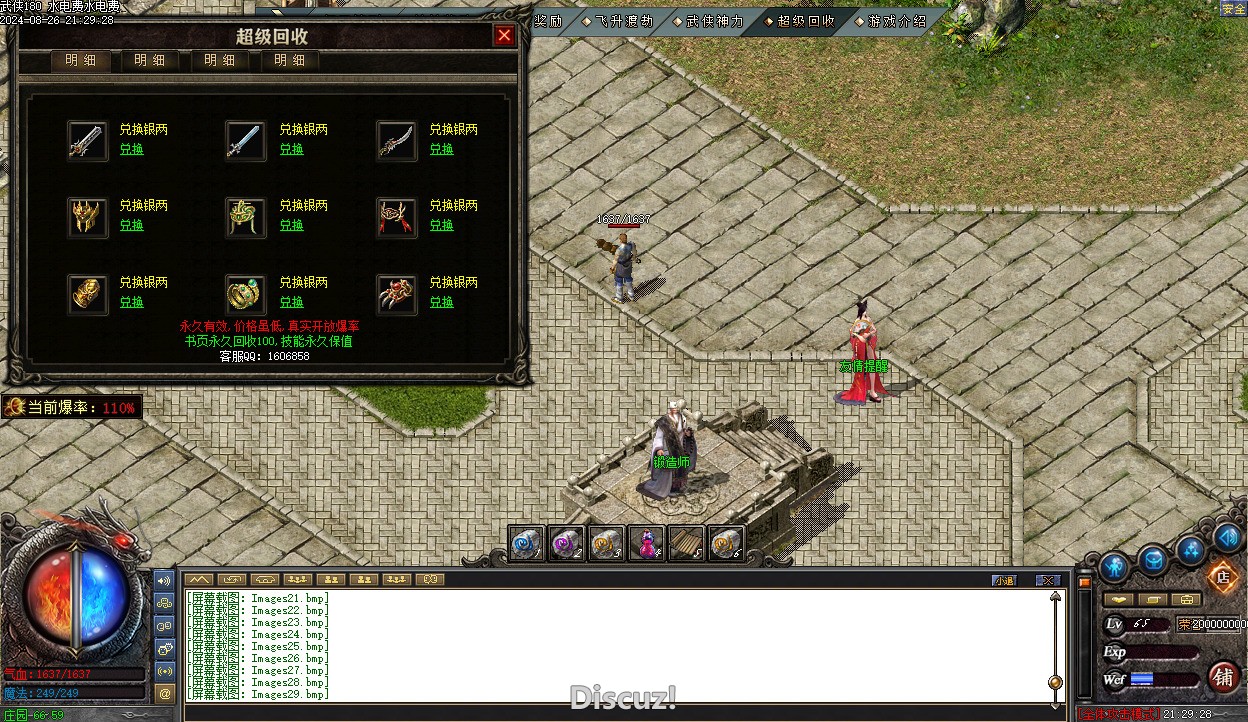This screenshot has width=1248, height=722.
Task: Open the orange 店 shop button
Action: coord(1221,576)
